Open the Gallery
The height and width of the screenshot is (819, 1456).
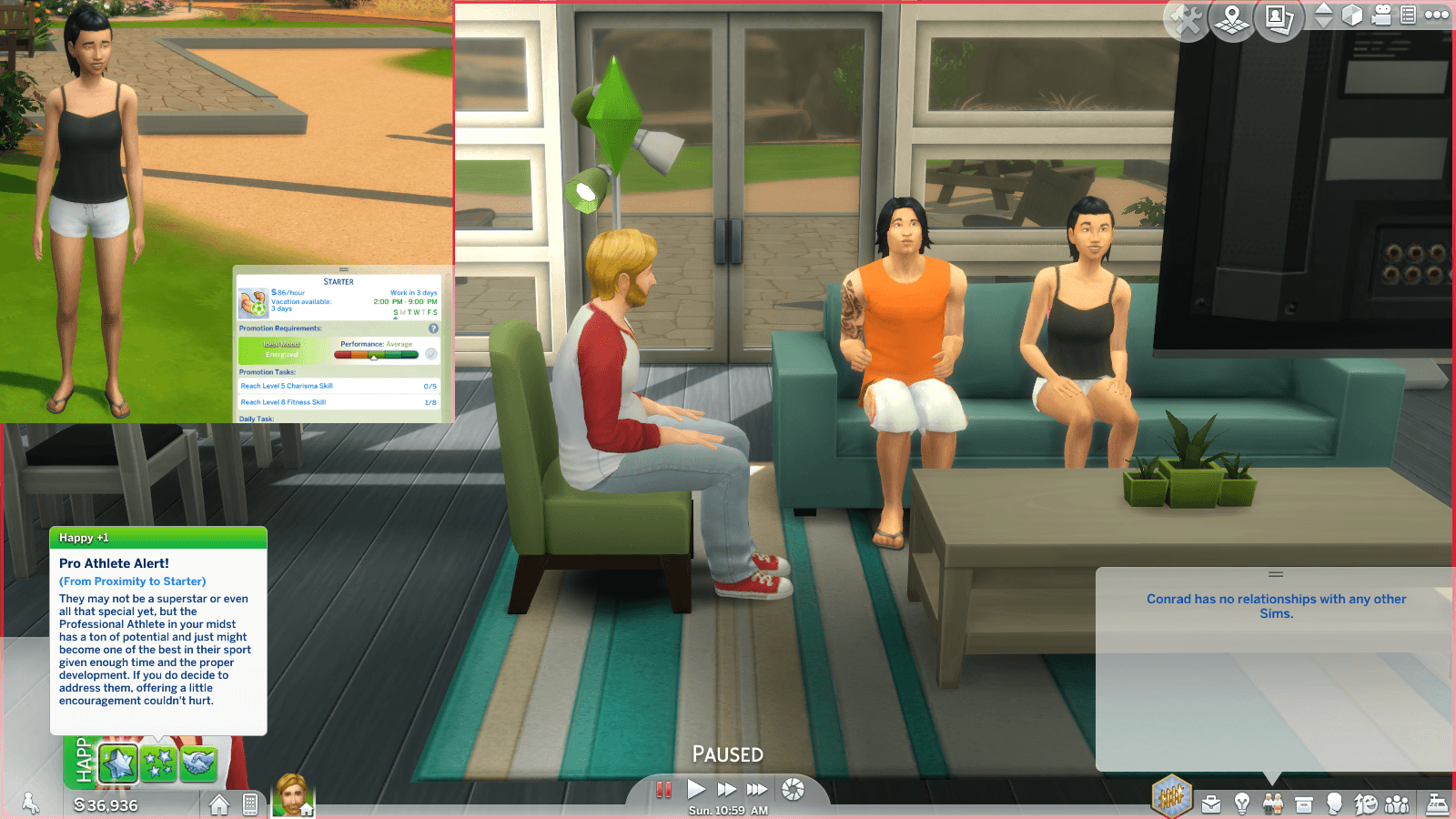(x=1279, y=16)
